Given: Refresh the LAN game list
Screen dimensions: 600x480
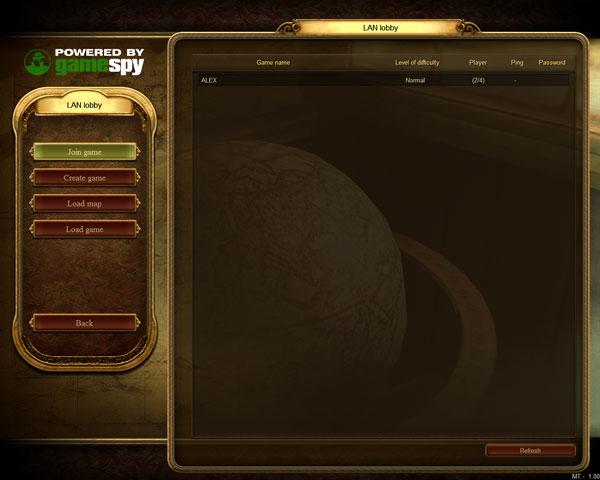Looking at the screenshot, I should pos(530,451).
